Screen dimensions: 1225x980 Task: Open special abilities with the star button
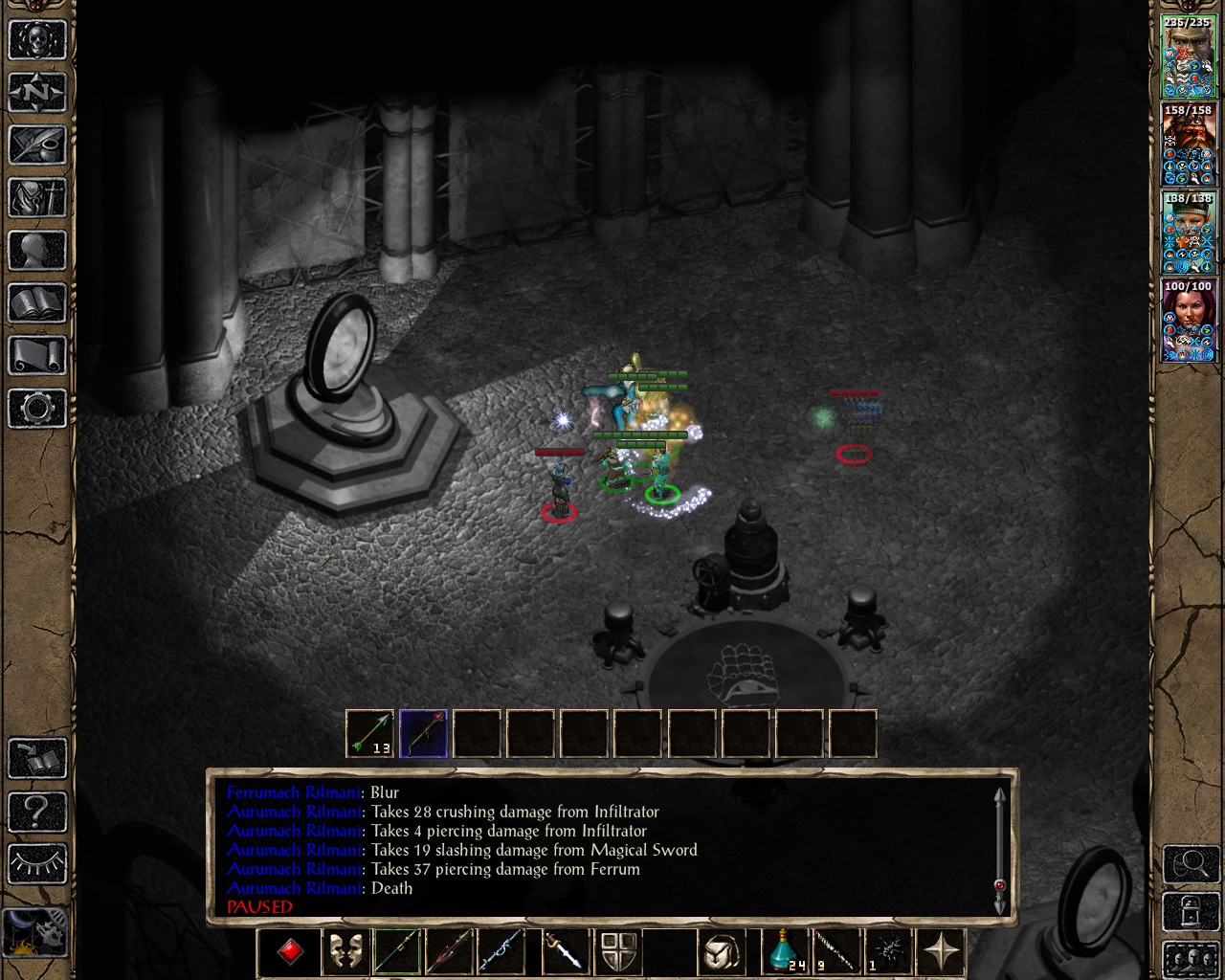(942, 951)
